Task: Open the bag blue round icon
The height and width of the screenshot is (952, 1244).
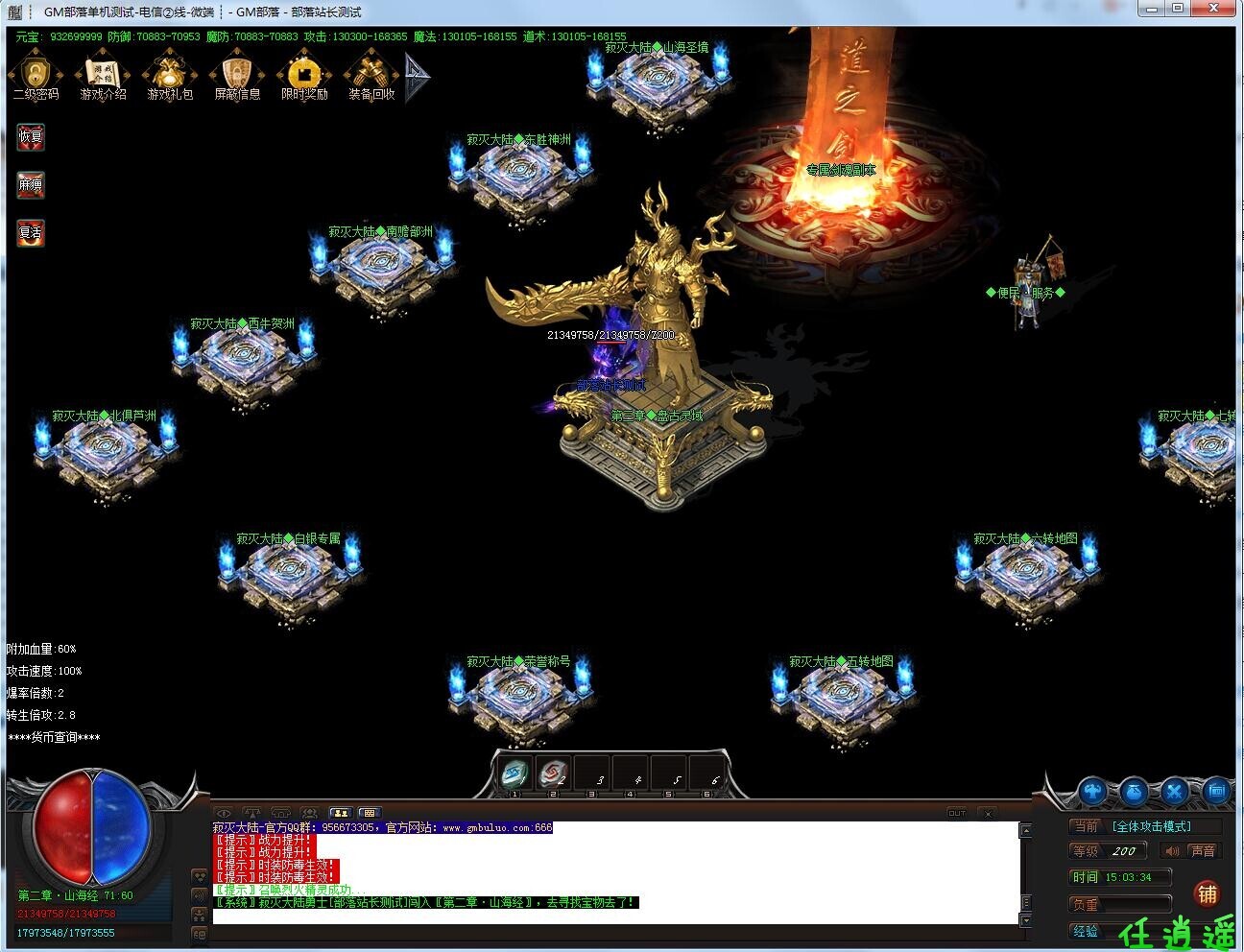Action: tap(1134, 792)
